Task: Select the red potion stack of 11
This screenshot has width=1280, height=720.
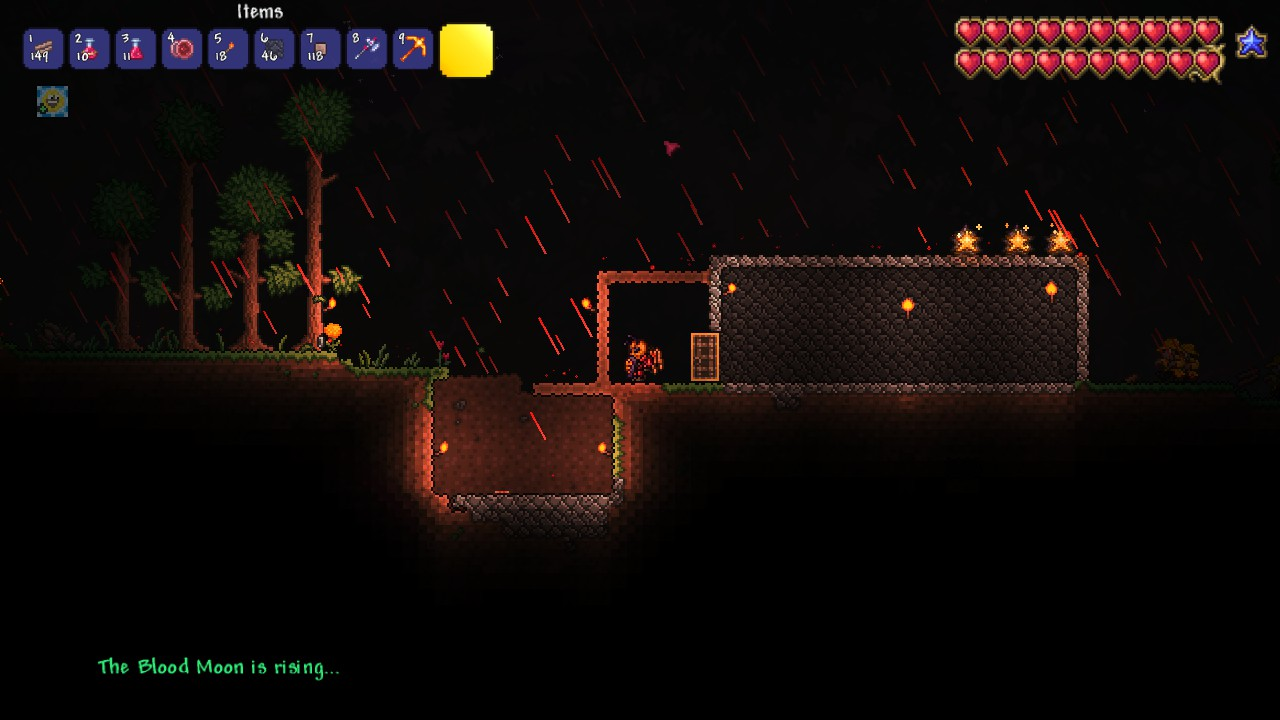Action: coord(135,49)
